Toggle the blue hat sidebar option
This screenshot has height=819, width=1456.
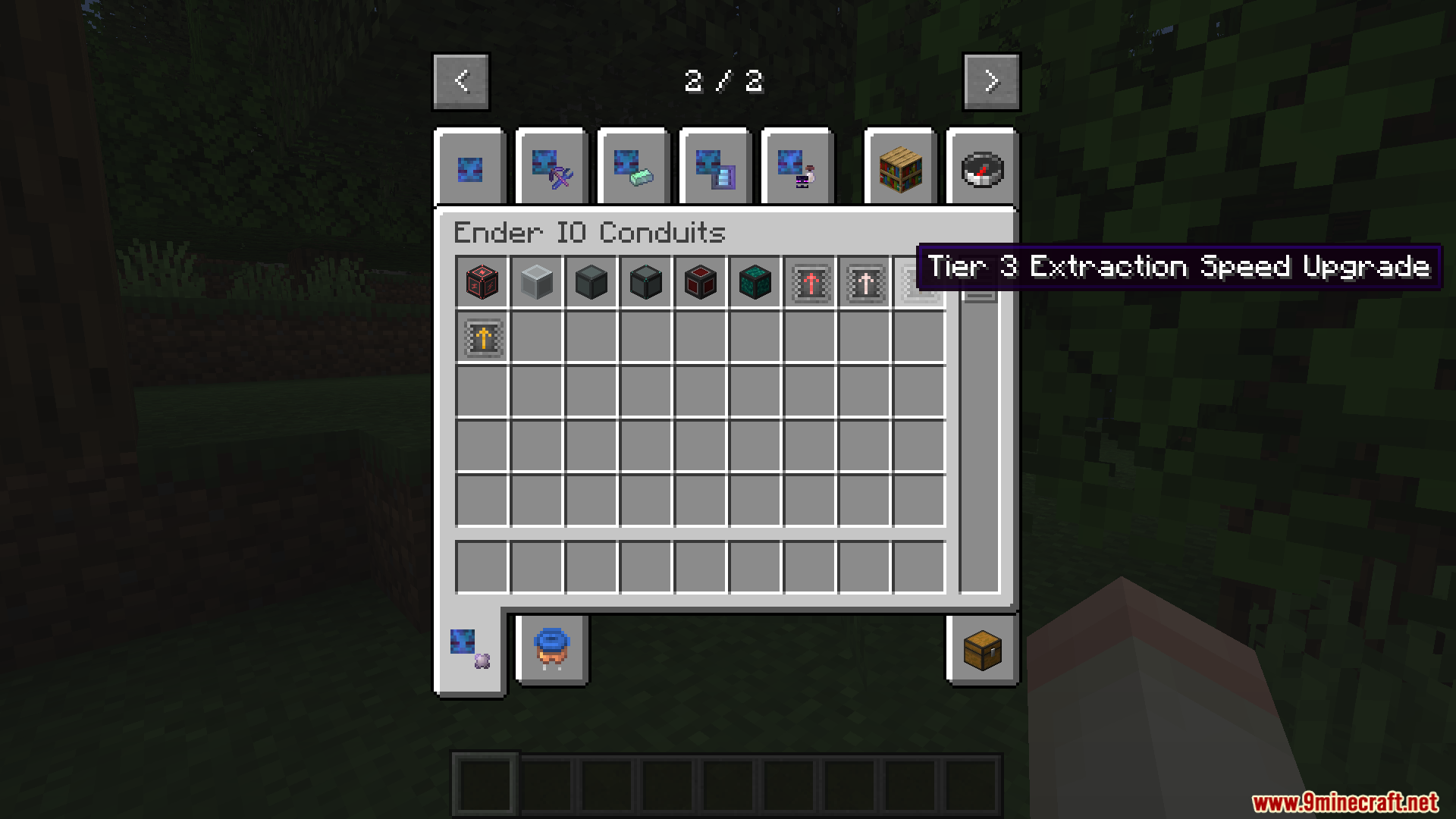click(551, 651)
